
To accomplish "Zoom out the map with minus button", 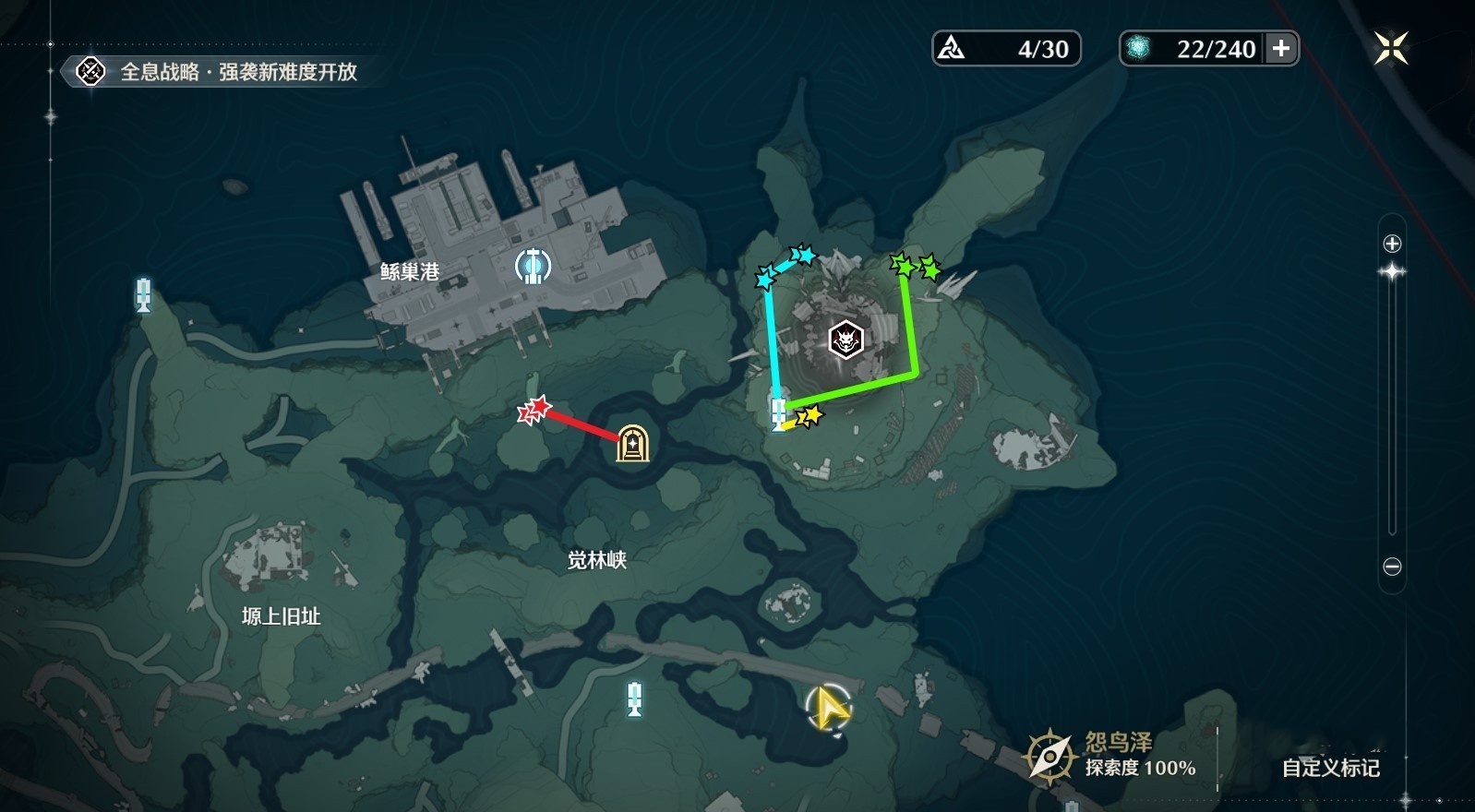I will pos(1392,567).
